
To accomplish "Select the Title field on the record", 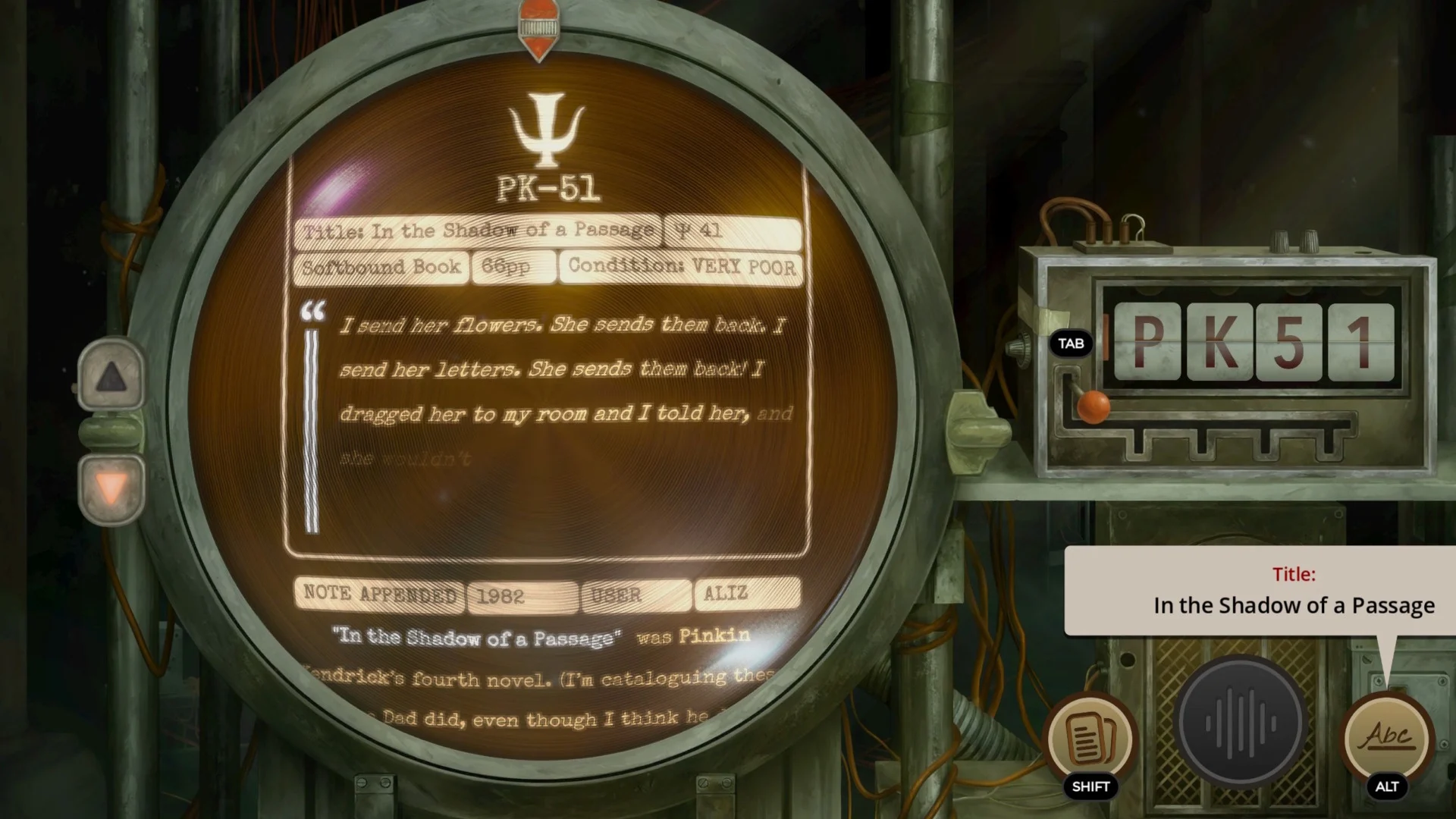I will click(478, 231).
